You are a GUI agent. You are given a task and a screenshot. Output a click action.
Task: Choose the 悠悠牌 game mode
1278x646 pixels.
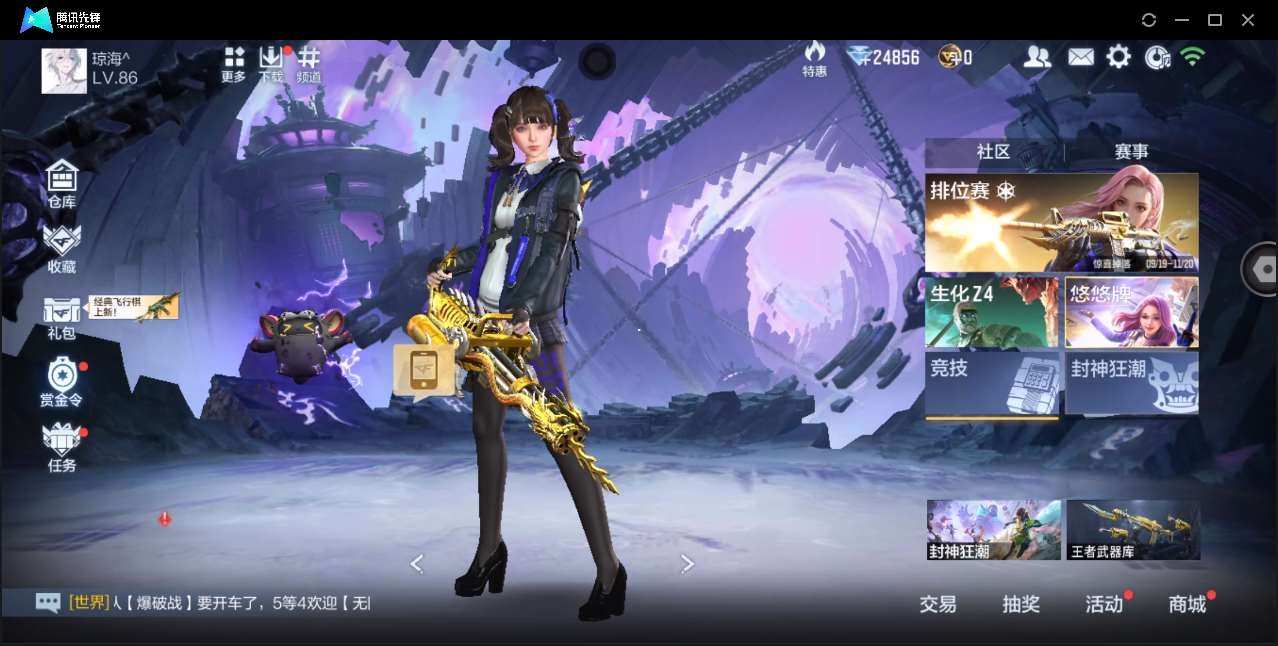click(1132, 312)
